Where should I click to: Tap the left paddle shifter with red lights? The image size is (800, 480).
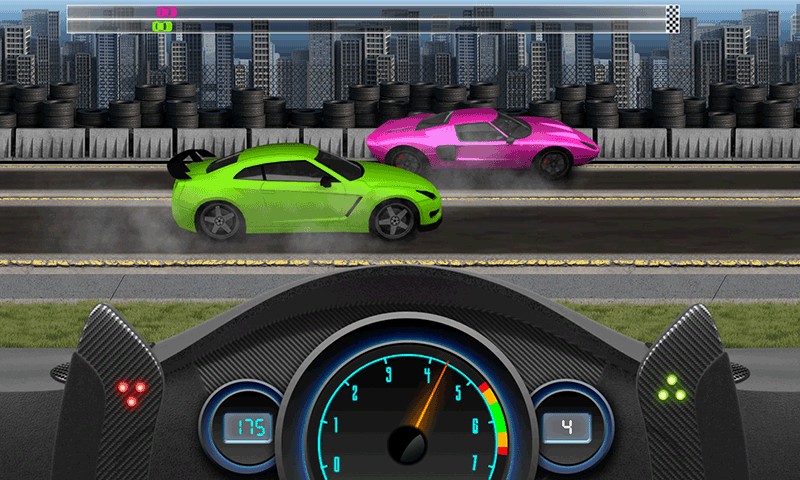pos(118,392)
